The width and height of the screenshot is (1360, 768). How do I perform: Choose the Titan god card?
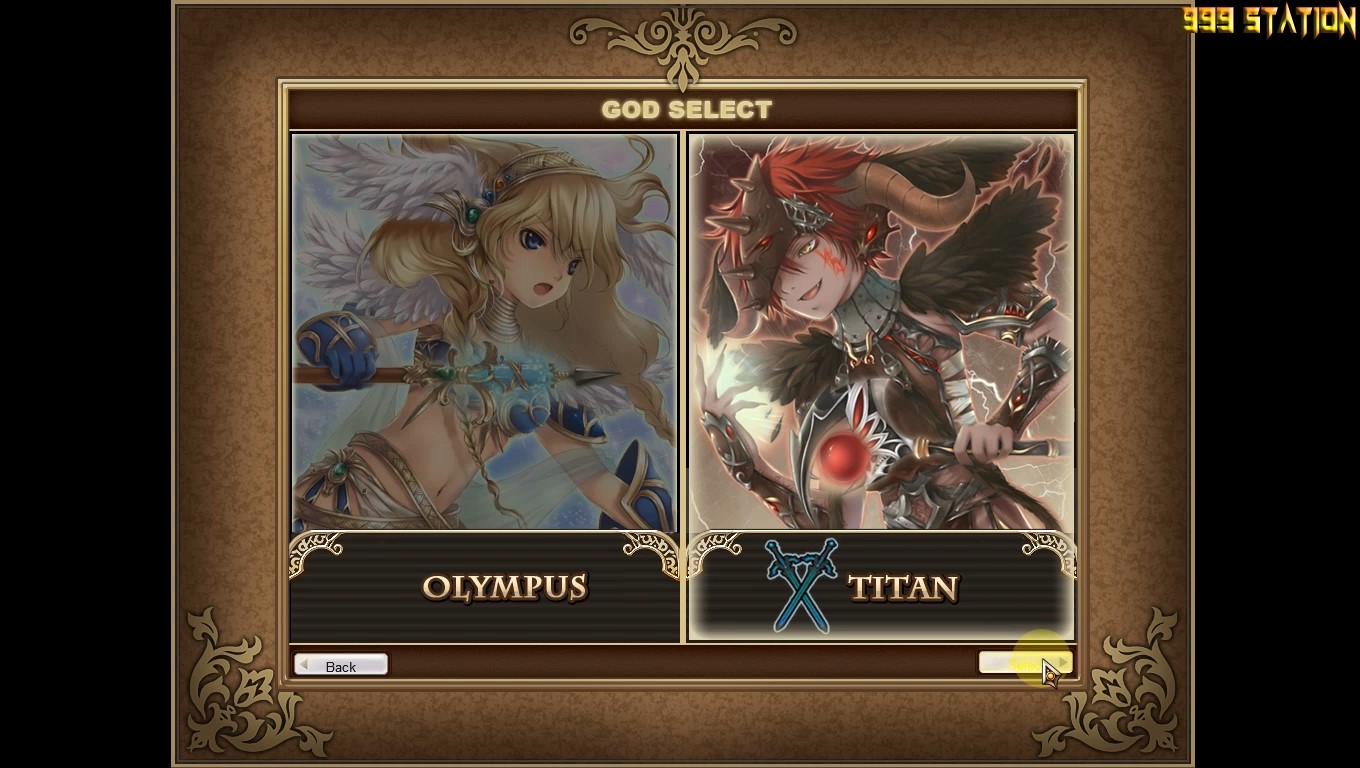(881, 387)
